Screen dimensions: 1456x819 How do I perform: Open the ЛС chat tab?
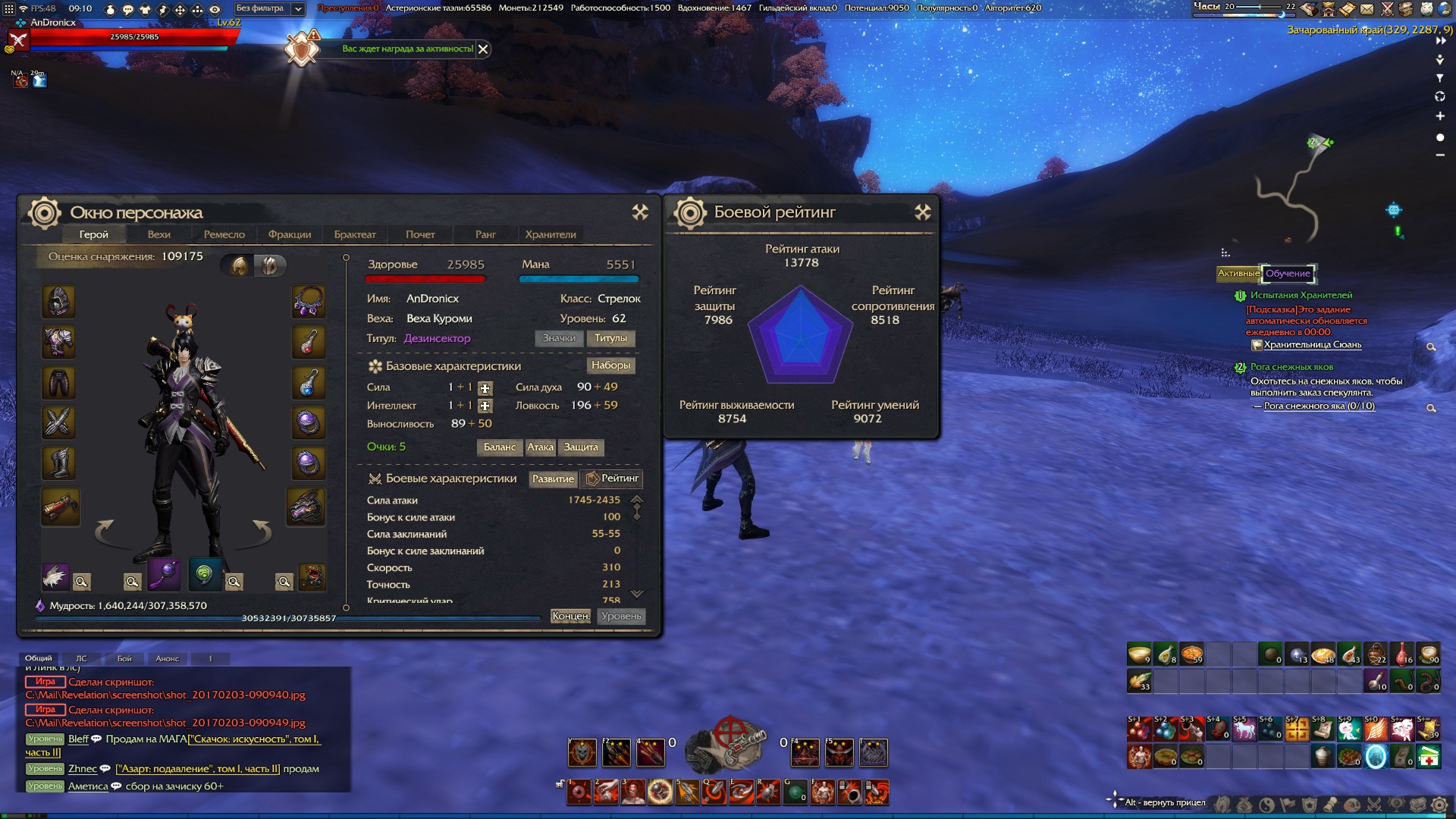coord(81,658)
